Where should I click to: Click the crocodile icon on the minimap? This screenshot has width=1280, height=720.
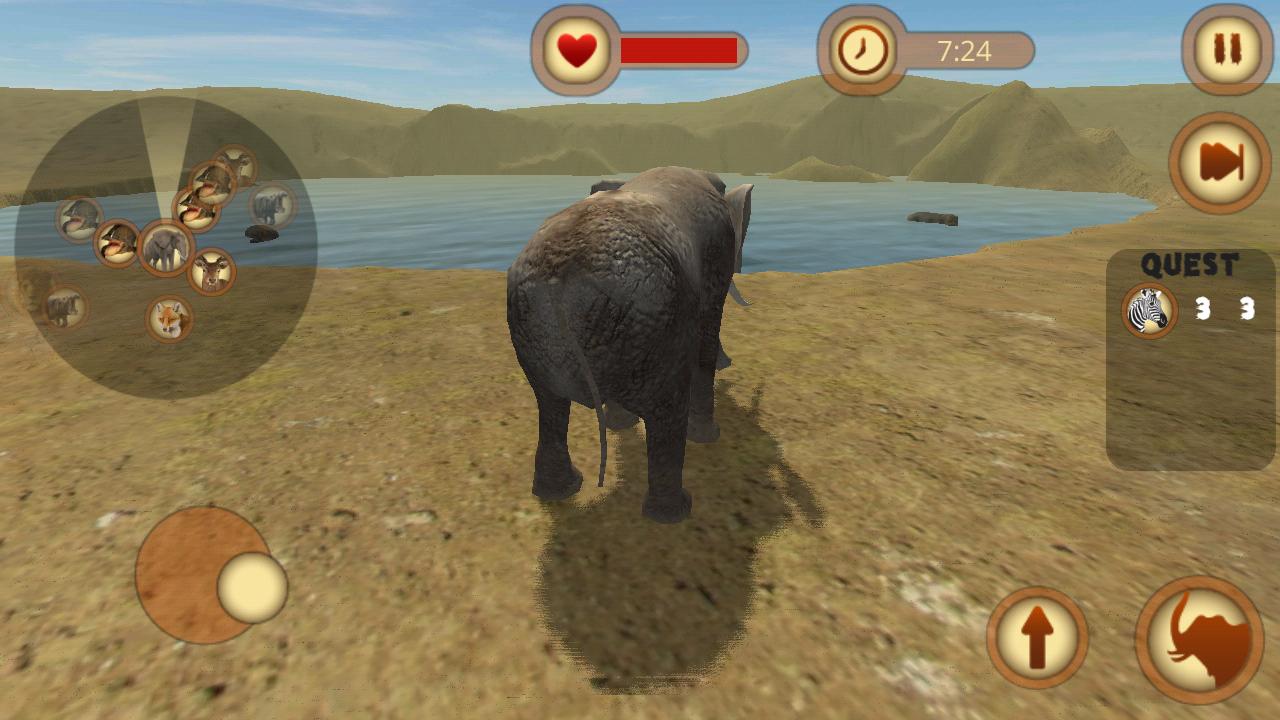[x=78, y=217]
